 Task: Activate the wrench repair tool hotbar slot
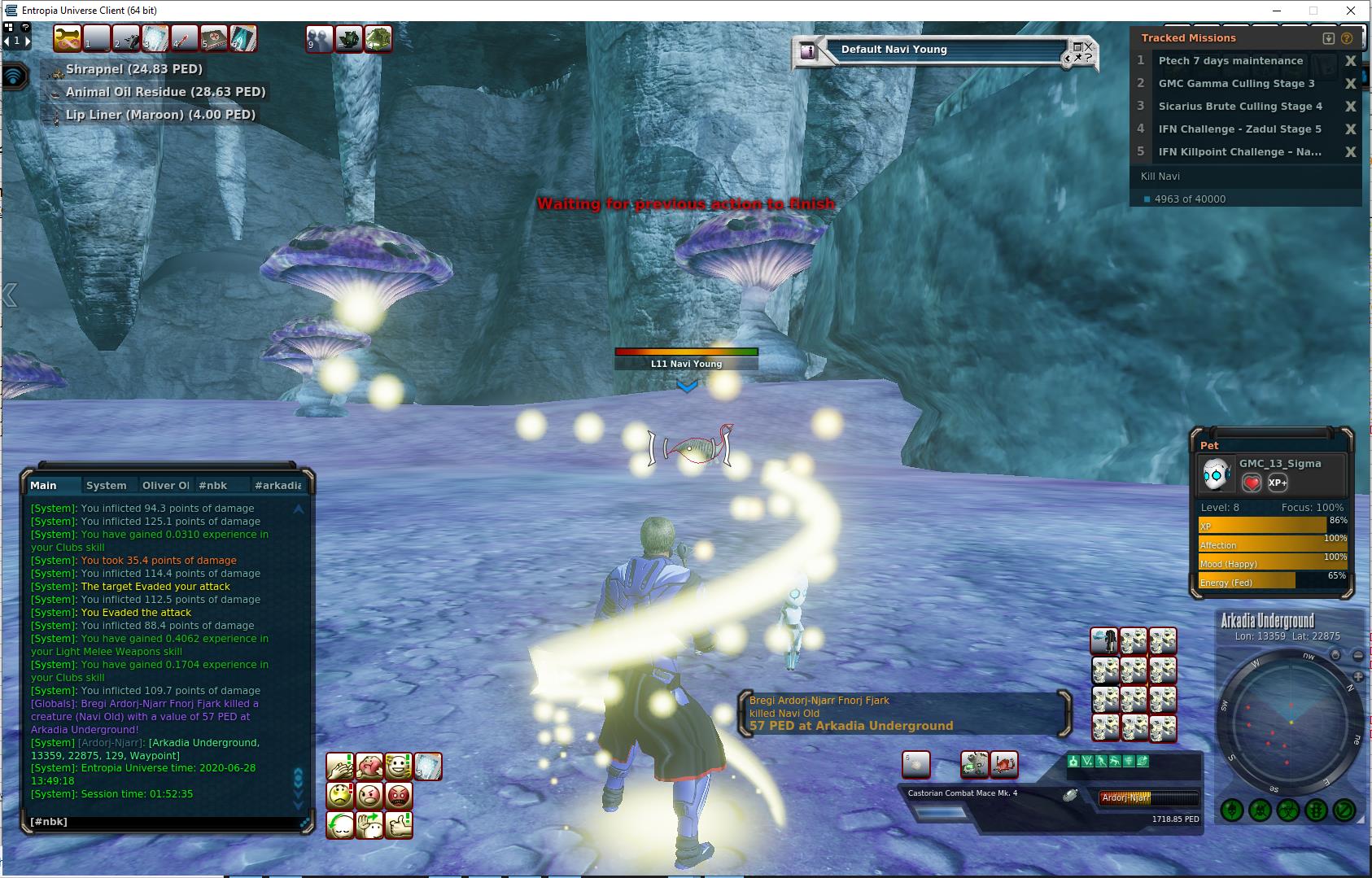click(67, 38)
